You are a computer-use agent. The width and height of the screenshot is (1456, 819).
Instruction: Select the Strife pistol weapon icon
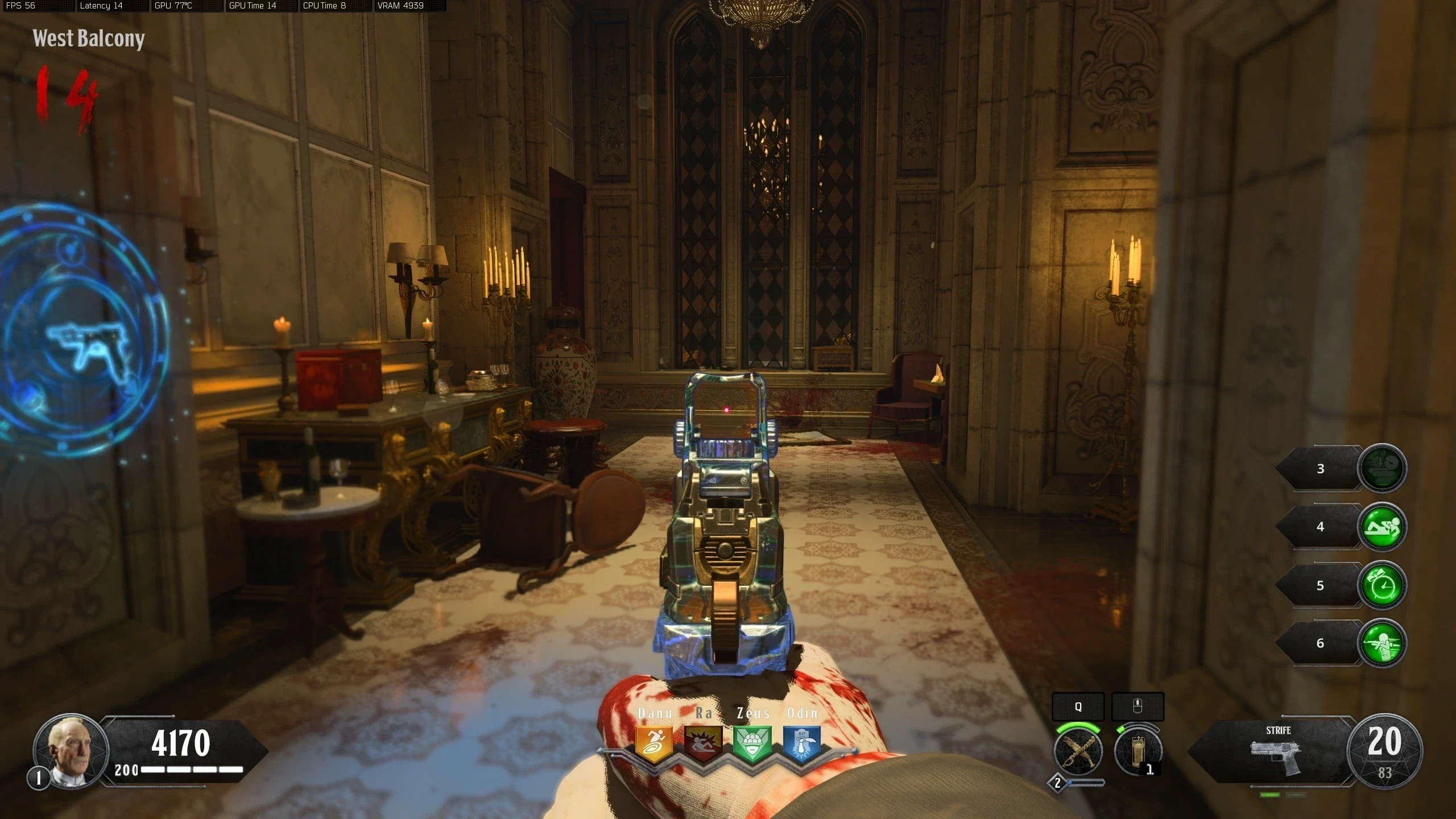pos(1277,756)
